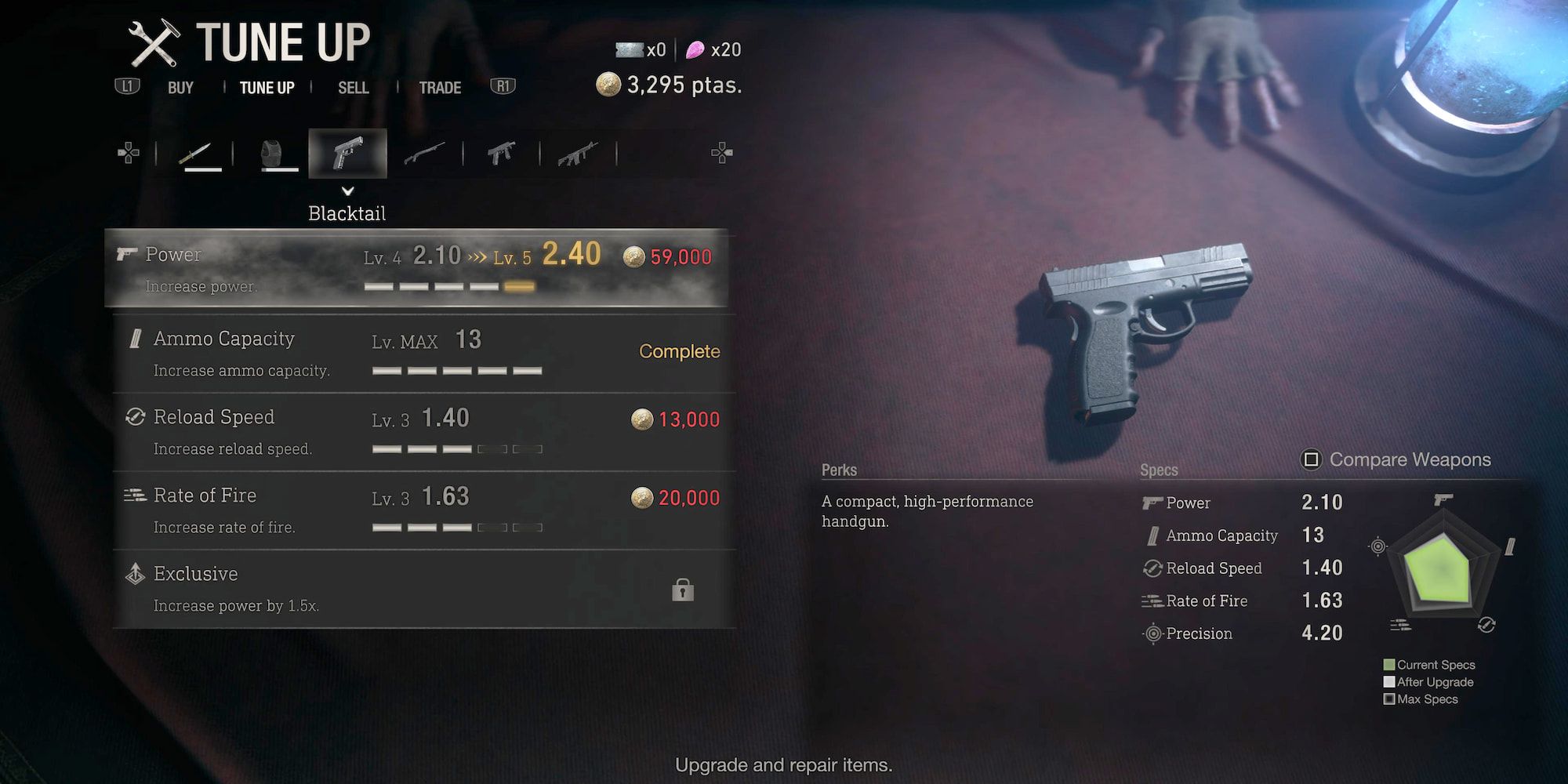Click the spinel gem icon showing x20

pos(695,49)
